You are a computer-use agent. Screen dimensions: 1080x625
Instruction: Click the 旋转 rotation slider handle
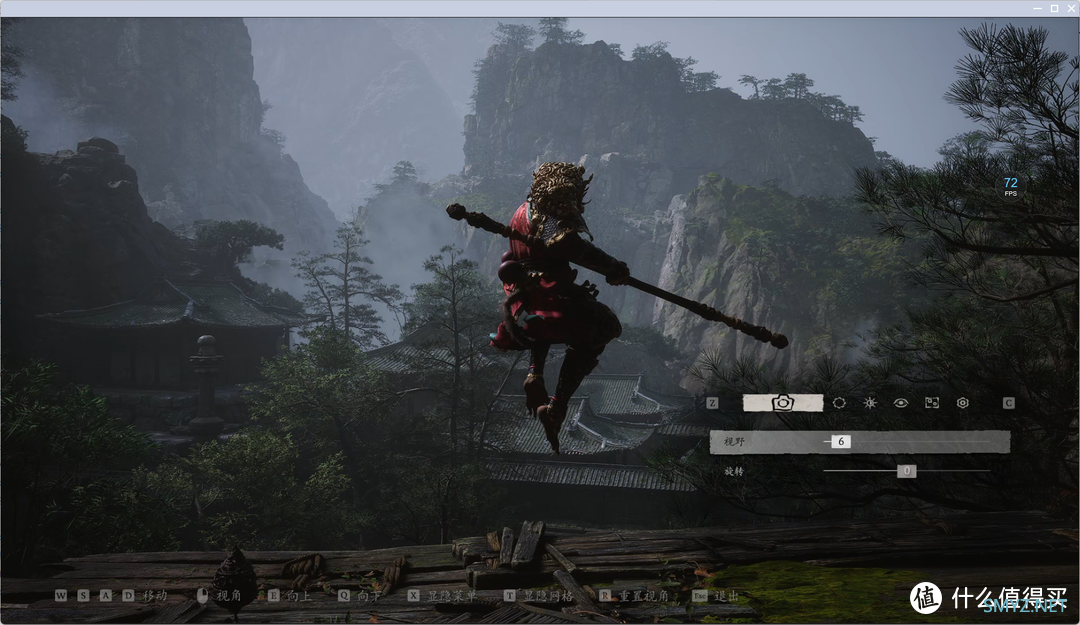(x=906, y=470)
